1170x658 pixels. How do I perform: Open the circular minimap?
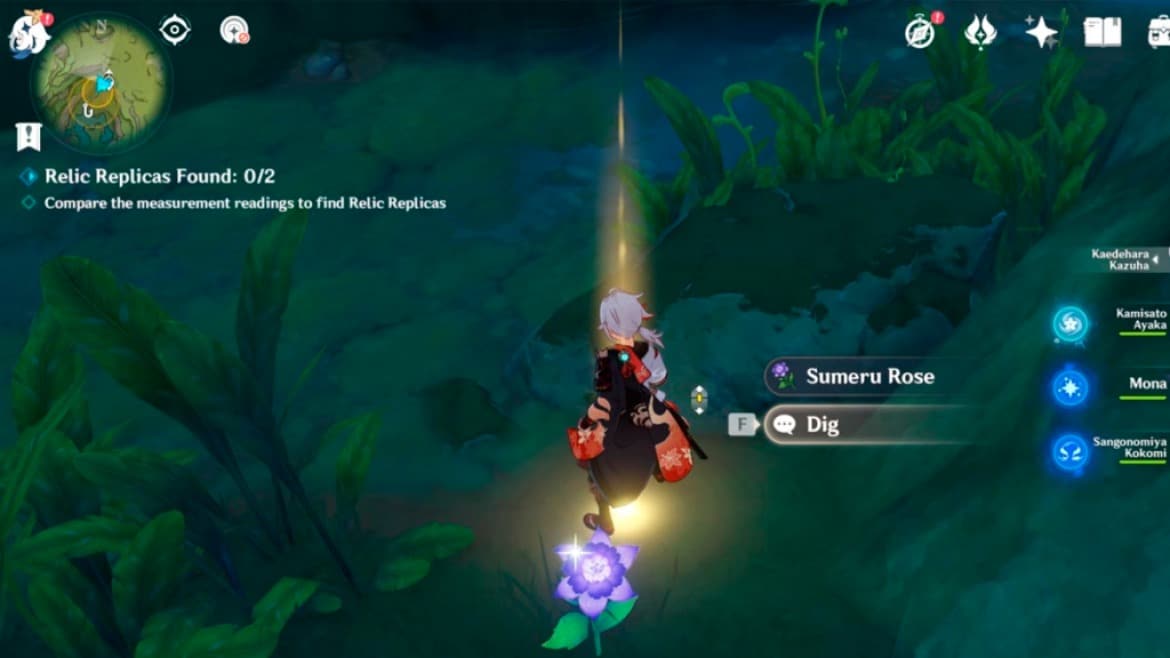(101, 83)
